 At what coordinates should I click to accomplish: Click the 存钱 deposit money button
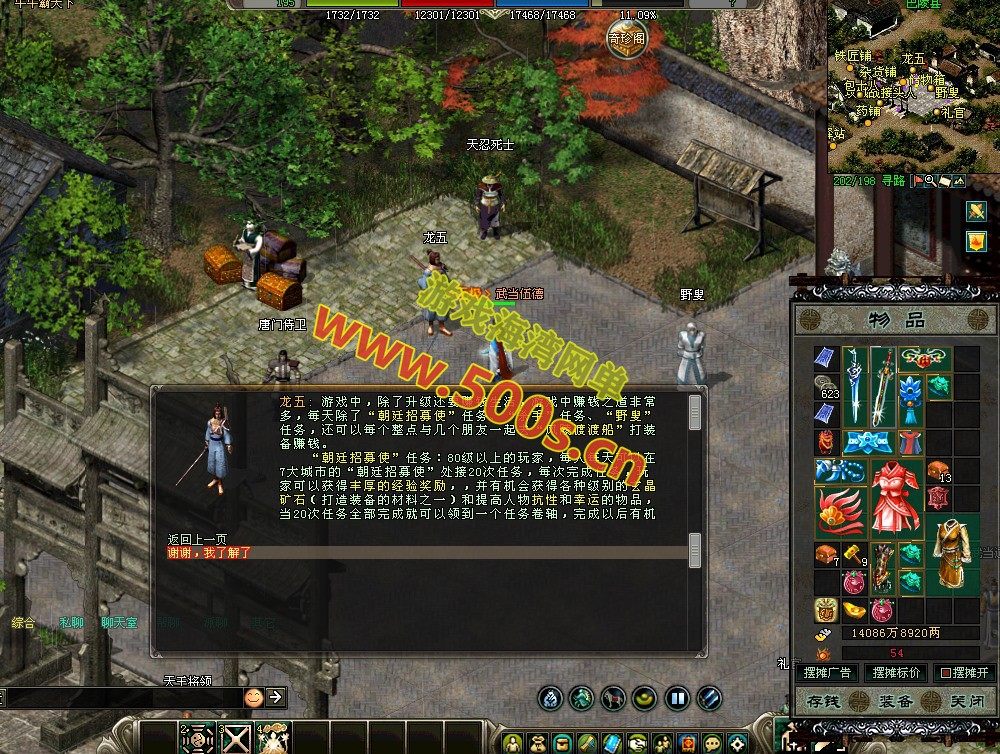click(x=828, y=700)
